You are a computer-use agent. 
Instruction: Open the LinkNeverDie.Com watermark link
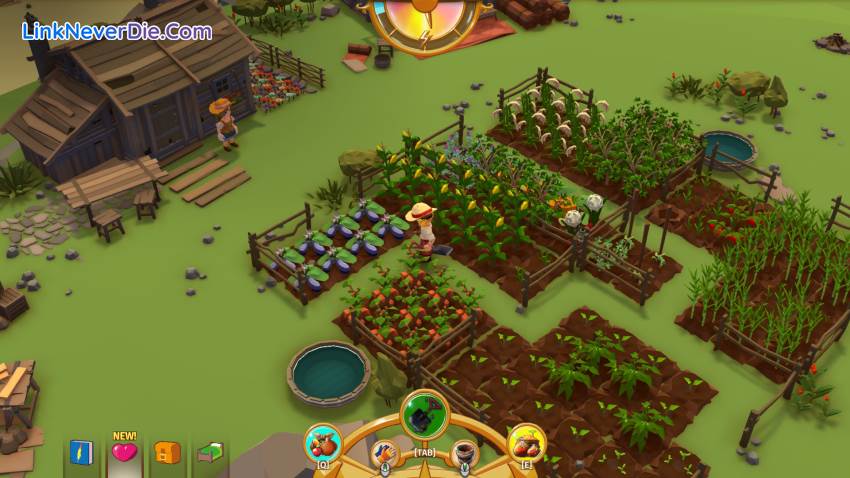click(117, 31)
